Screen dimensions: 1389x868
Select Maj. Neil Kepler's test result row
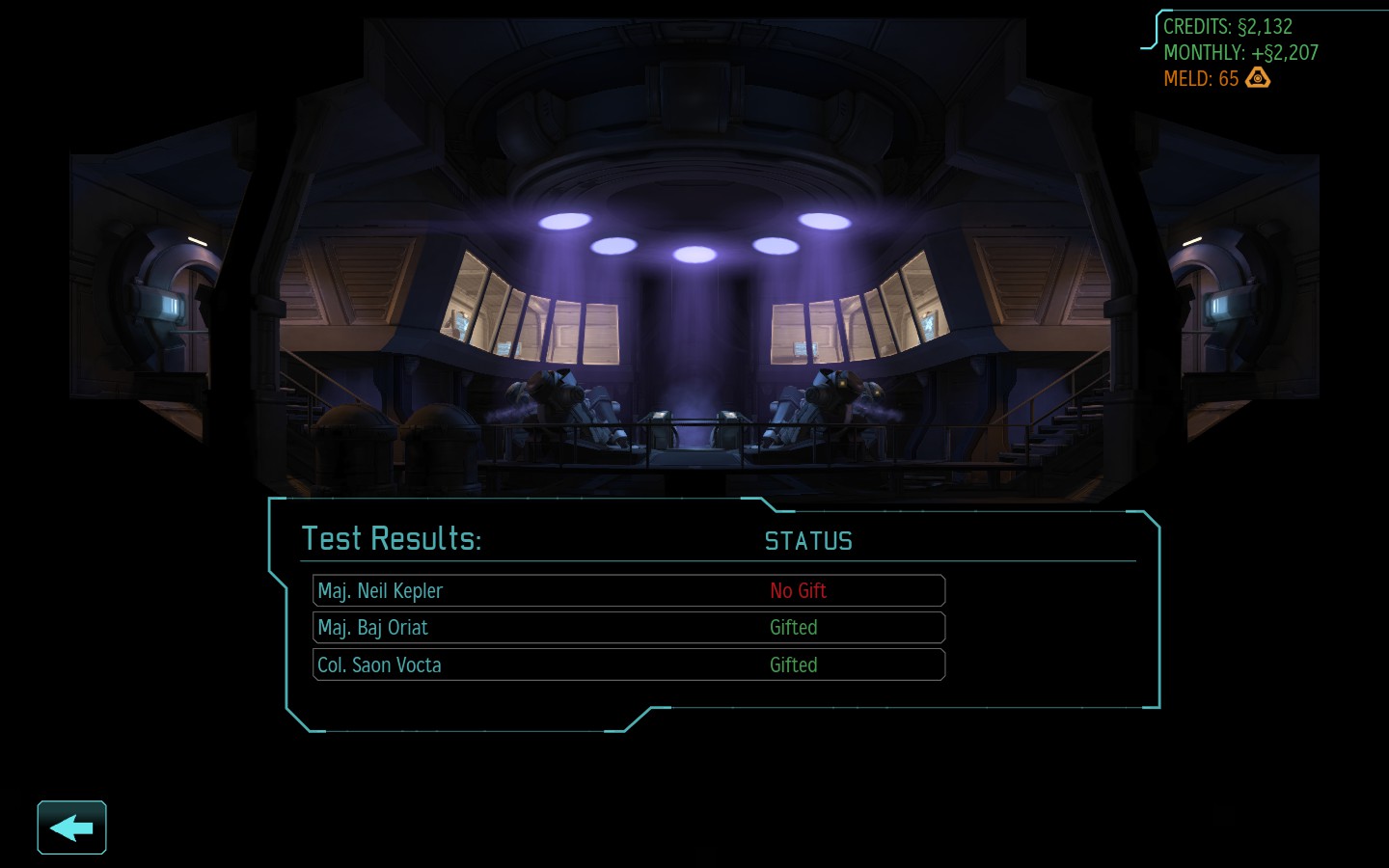(x=628, y=591)
